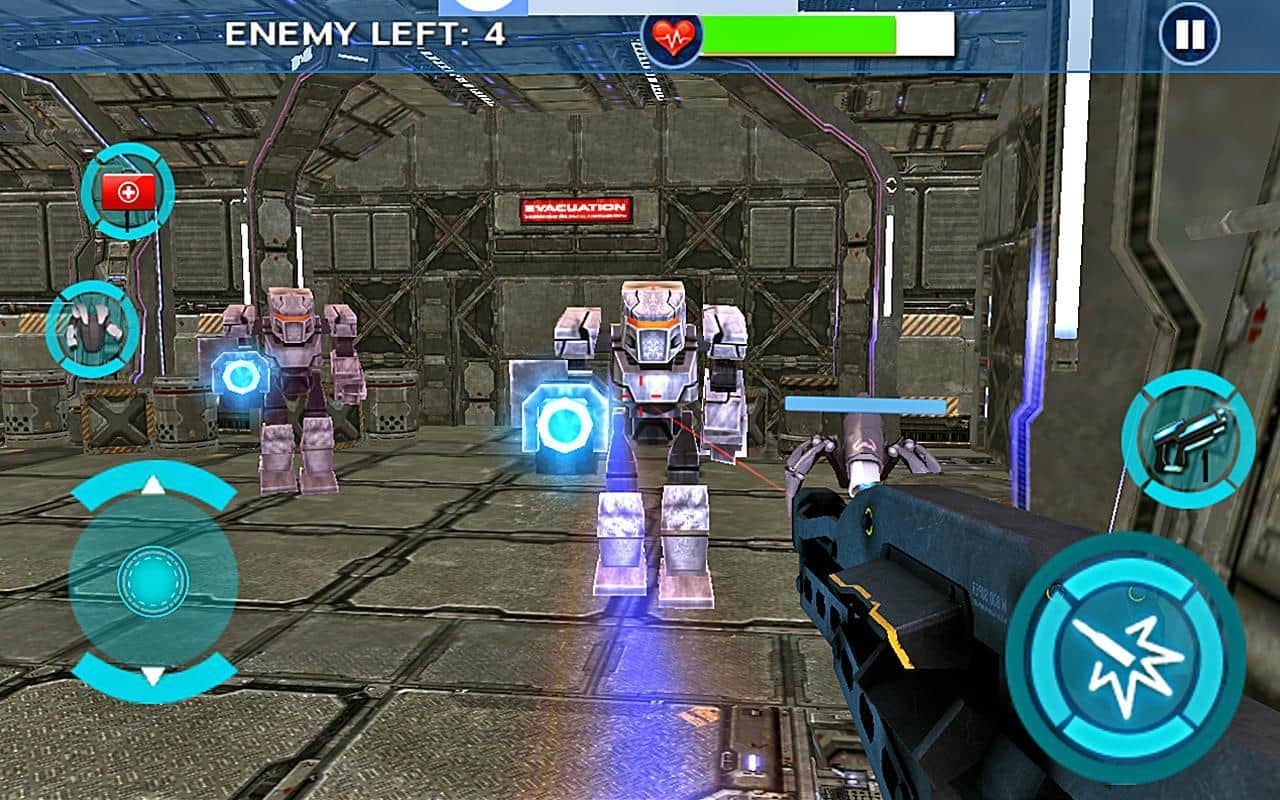
Task: Activate the body armor icon
Action: pyautogui.click(x=92, y=328)
